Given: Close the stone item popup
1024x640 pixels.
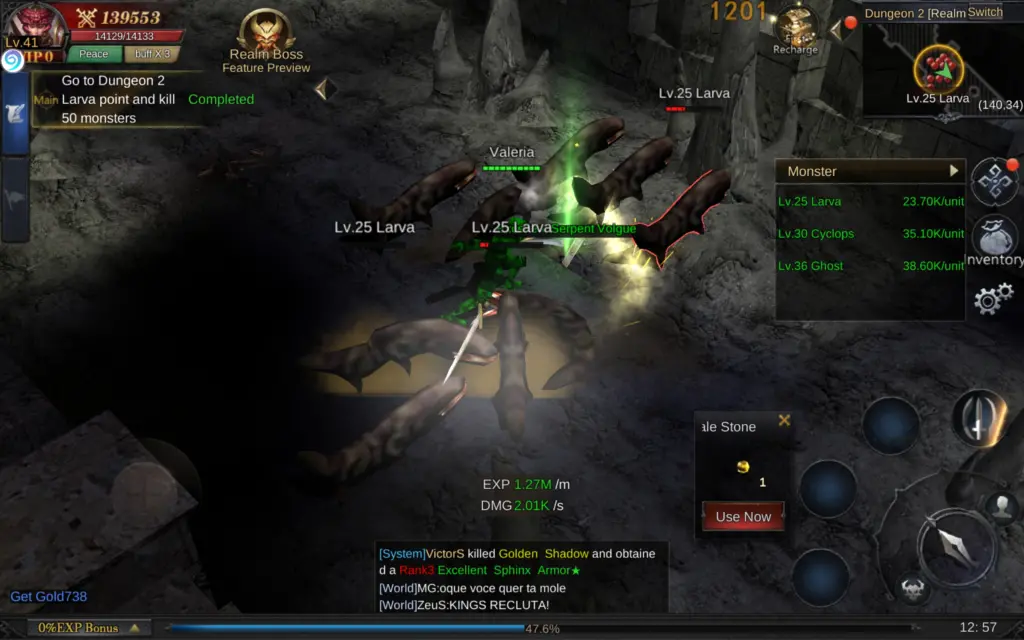Looking at the screenshot, I should click(784, 421).
